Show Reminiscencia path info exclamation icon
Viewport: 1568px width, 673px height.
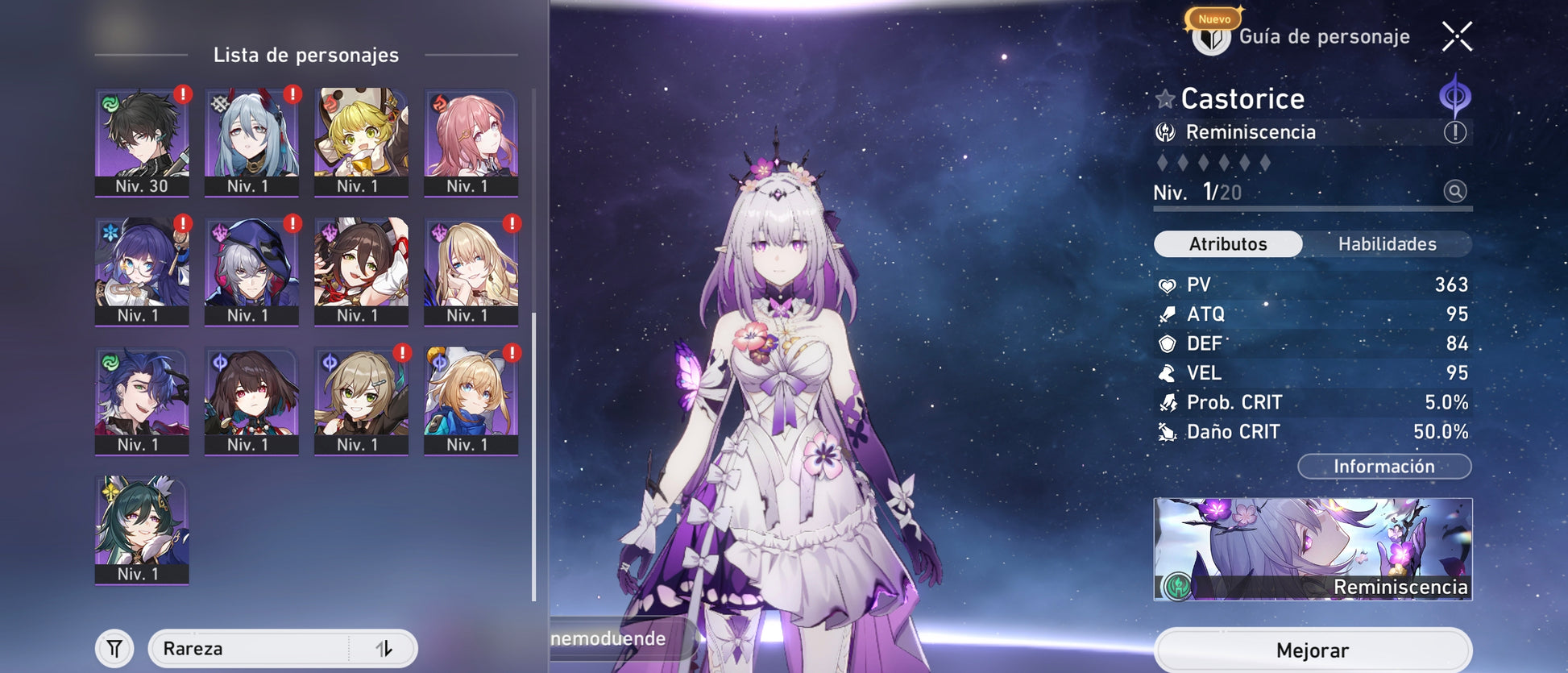[1454, 132]
